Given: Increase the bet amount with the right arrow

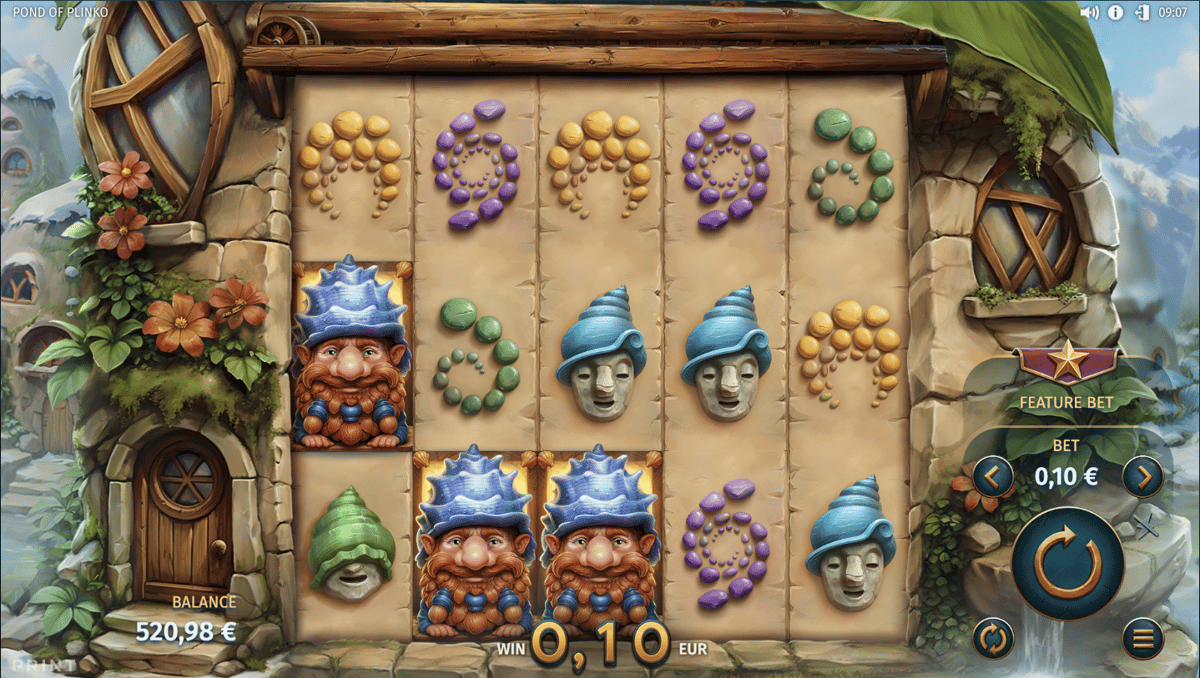Looking at the screenshot, I should pos(1142,476).
